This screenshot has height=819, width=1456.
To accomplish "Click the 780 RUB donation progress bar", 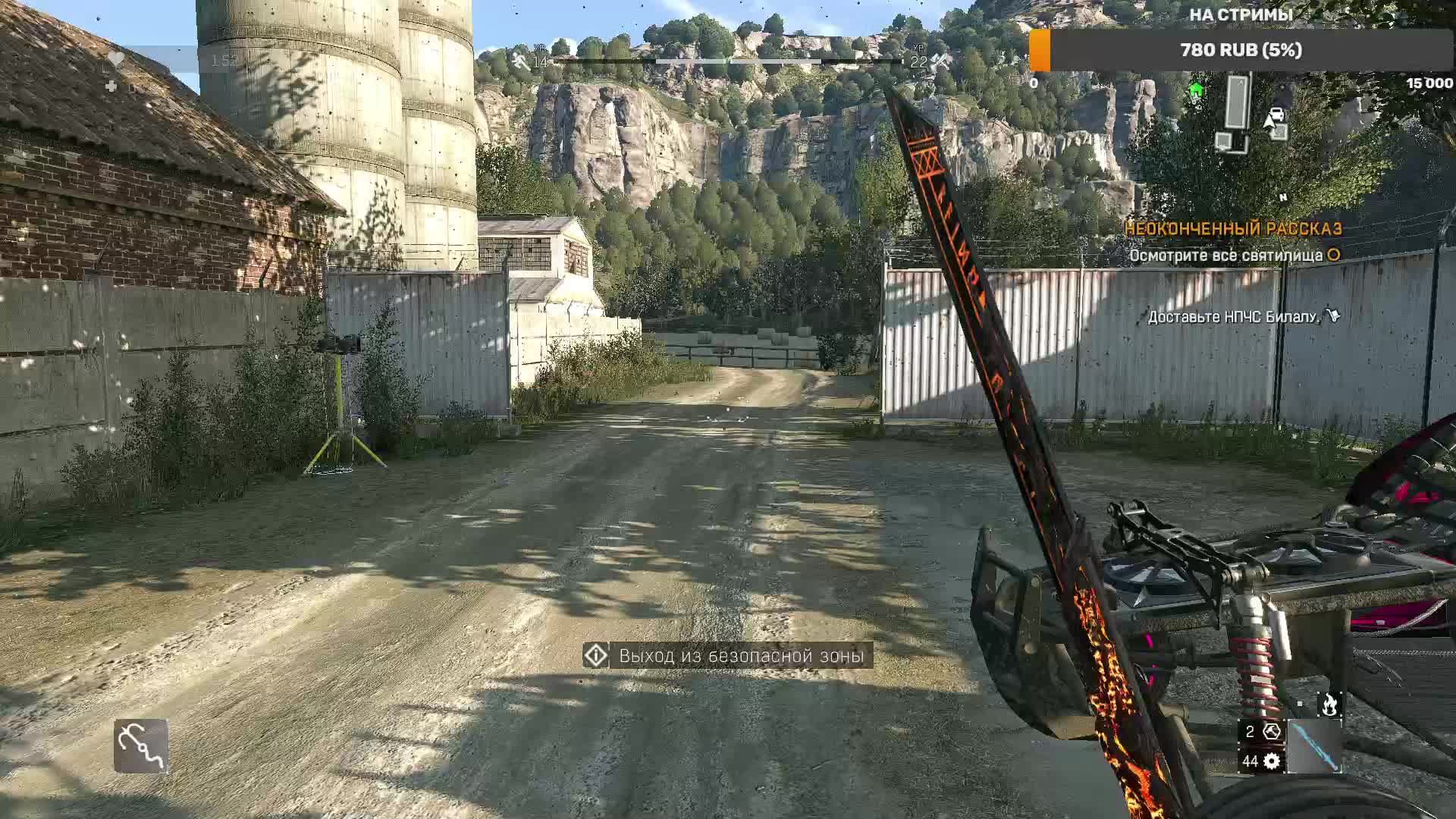I will (1242, 51).
